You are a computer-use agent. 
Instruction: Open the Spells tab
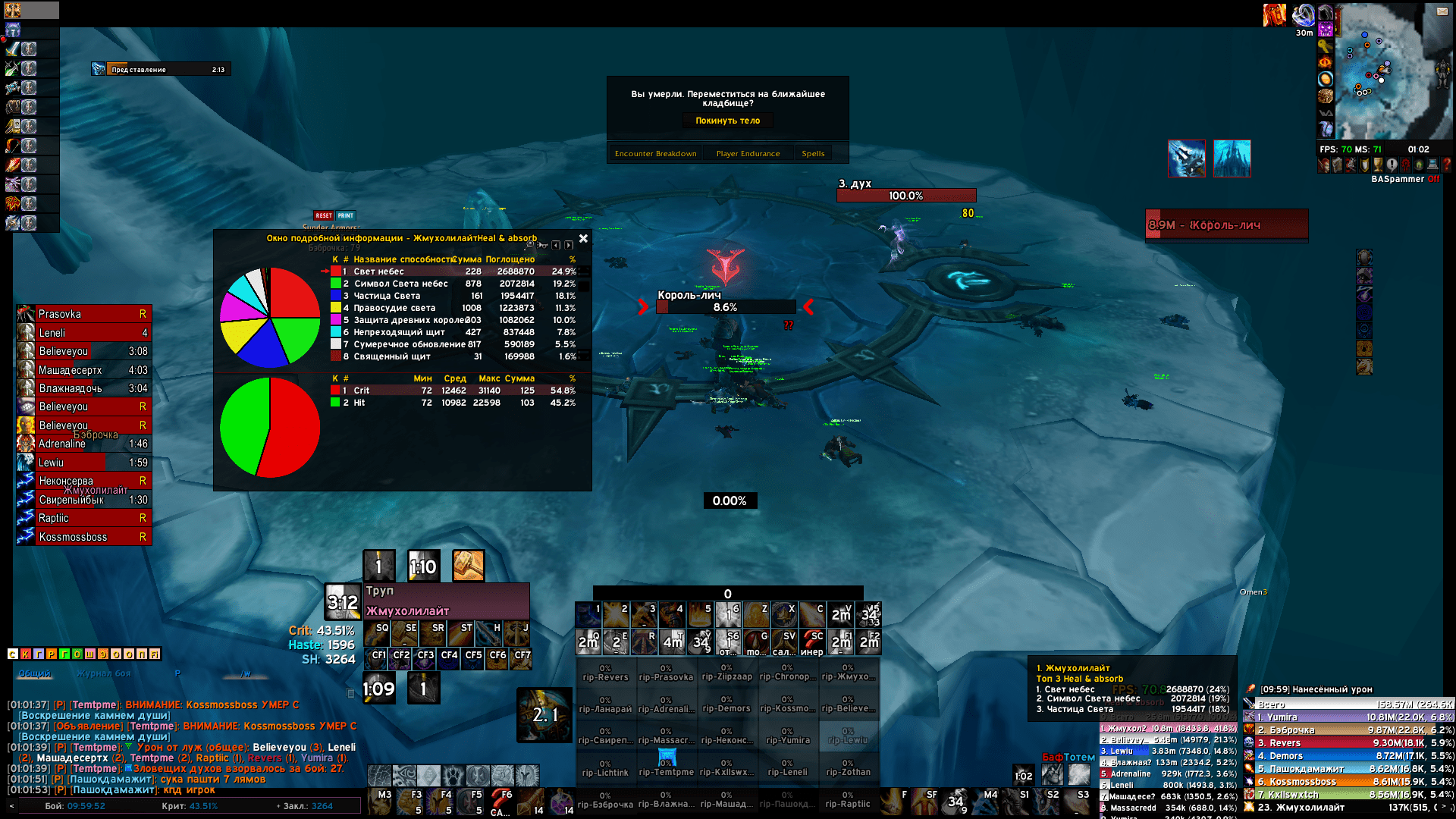(x=813, y=154)
